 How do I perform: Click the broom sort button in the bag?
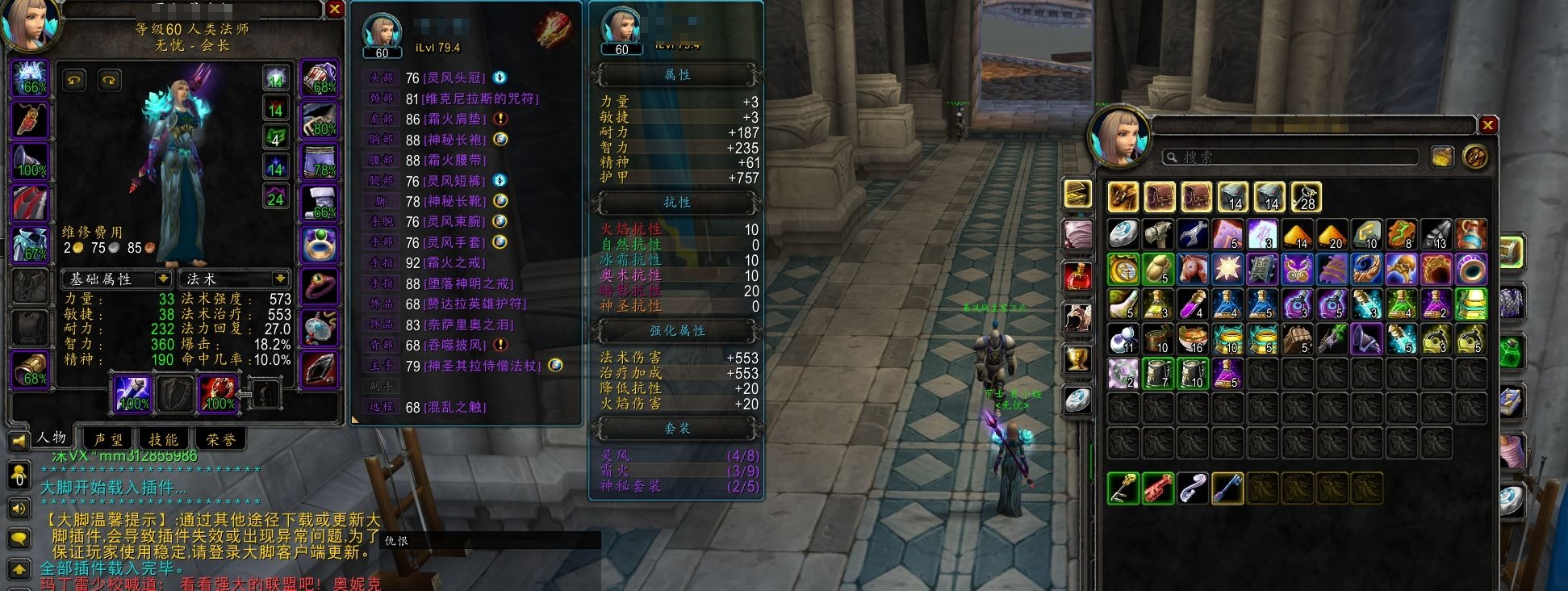click(1442, 157)
